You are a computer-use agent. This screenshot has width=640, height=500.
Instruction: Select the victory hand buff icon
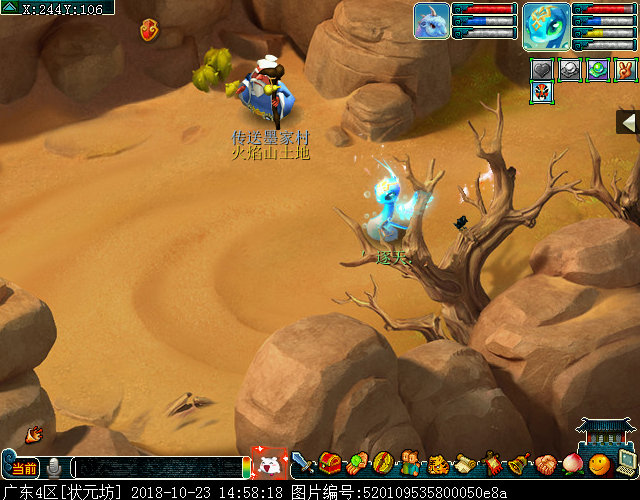pyautogui.click(x=625, y=70)
